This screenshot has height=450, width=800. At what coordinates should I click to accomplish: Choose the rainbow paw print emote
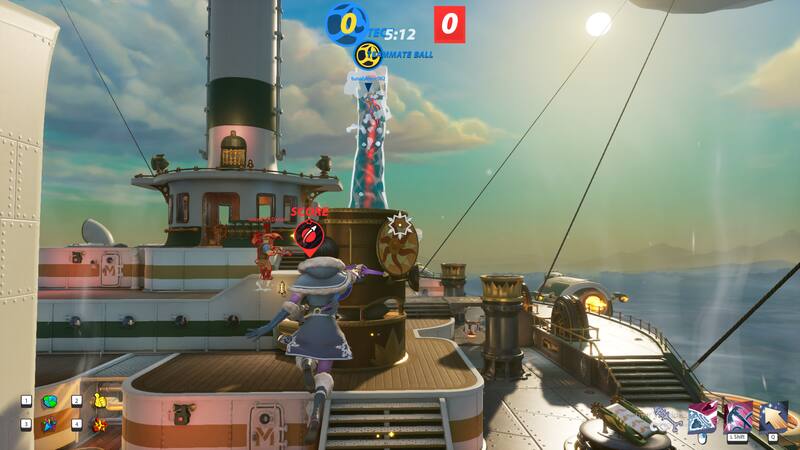tap(50, 425)
